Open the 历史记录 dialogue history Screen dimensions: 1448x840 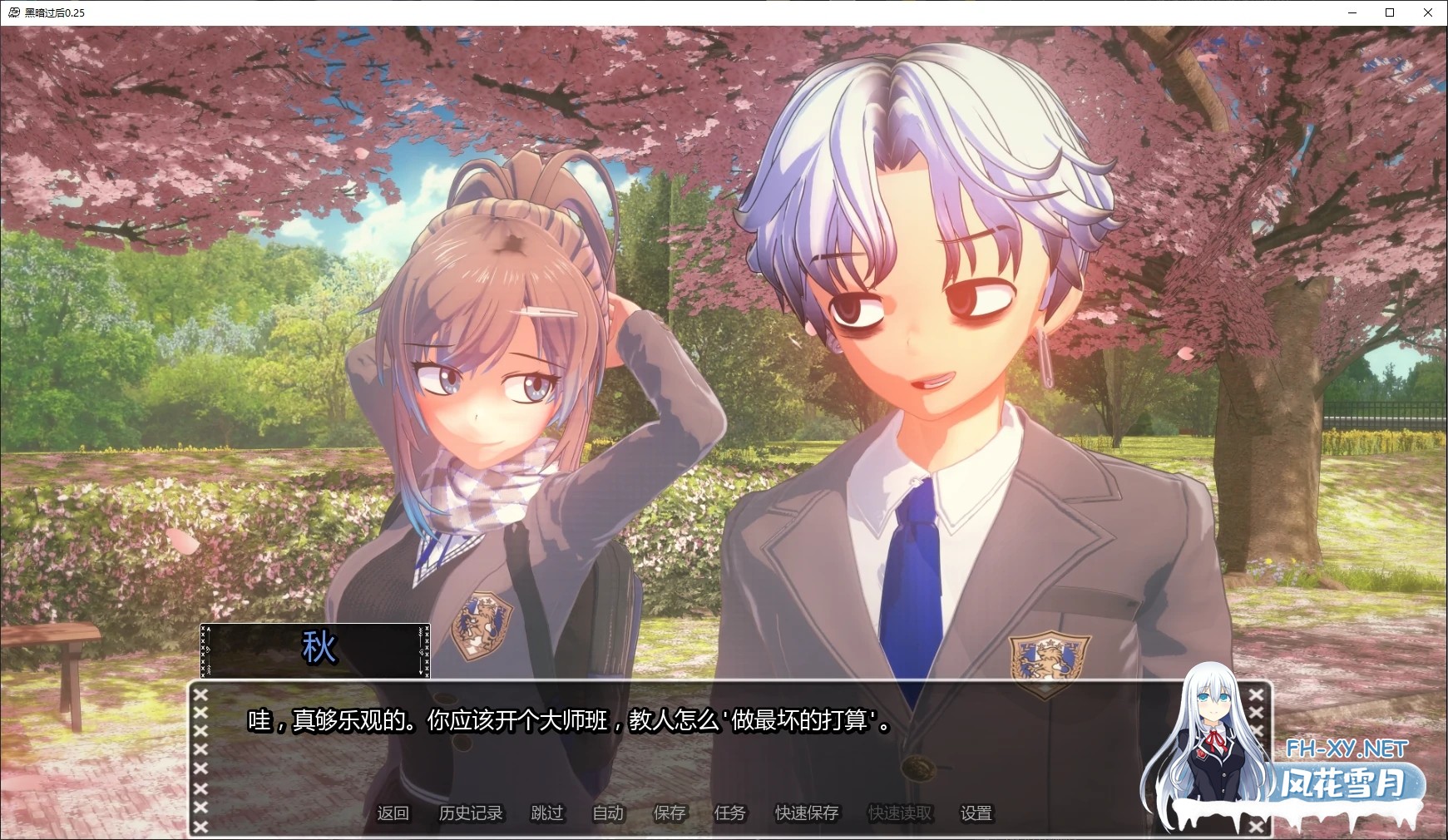pos(471,814)
